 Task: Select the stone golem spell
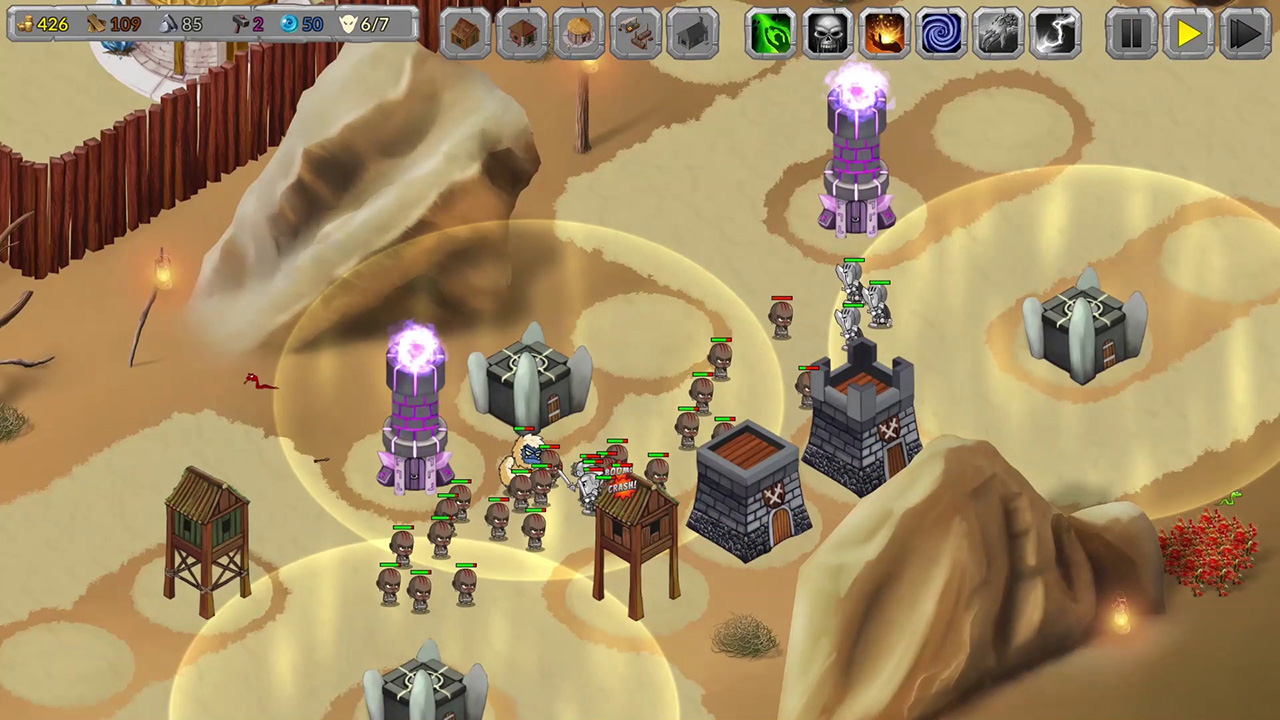(x=999, y=33)
